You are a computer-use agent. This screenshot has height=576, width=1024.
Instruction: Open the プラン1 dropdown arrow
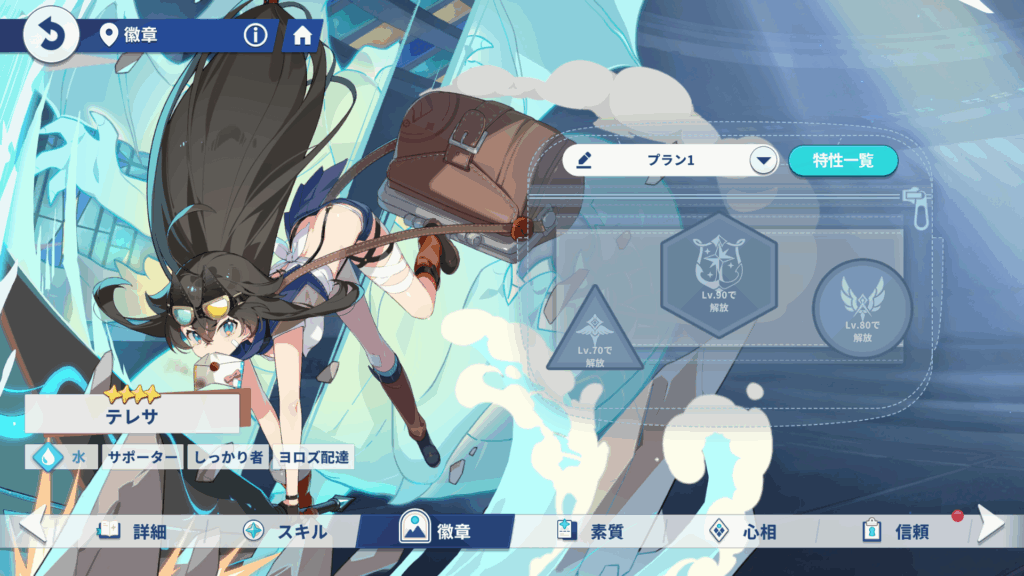pyautogui.click(x=763, y=161)
